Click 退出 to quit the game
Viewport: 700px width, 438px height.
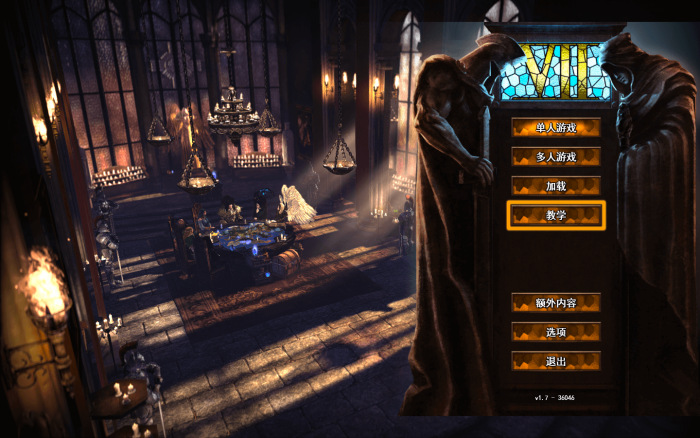[x=556, y=360]
